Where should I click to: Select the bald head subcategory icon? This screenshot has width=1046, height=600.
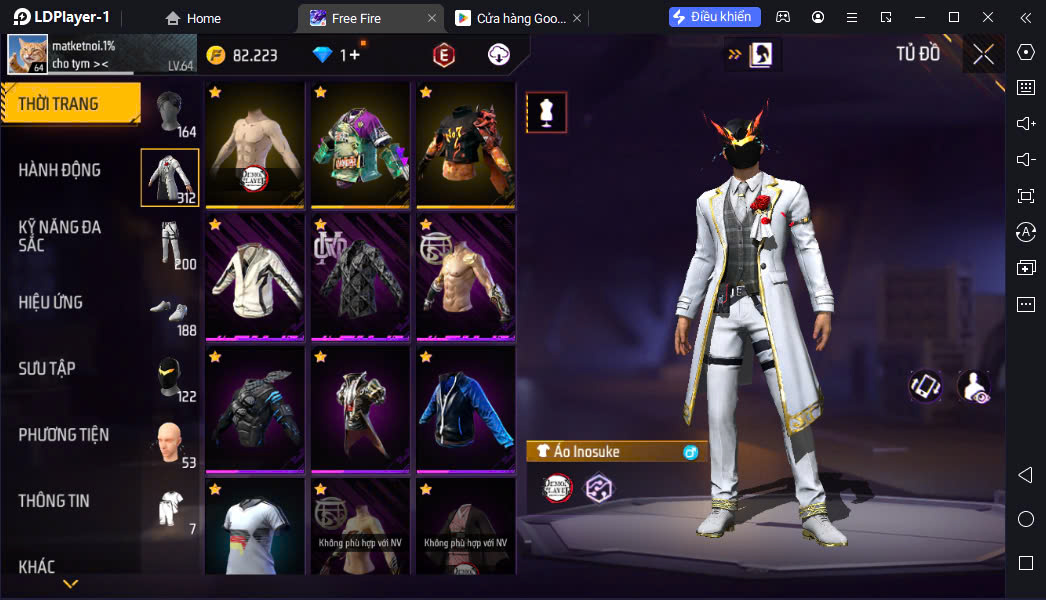click(170, 442)
